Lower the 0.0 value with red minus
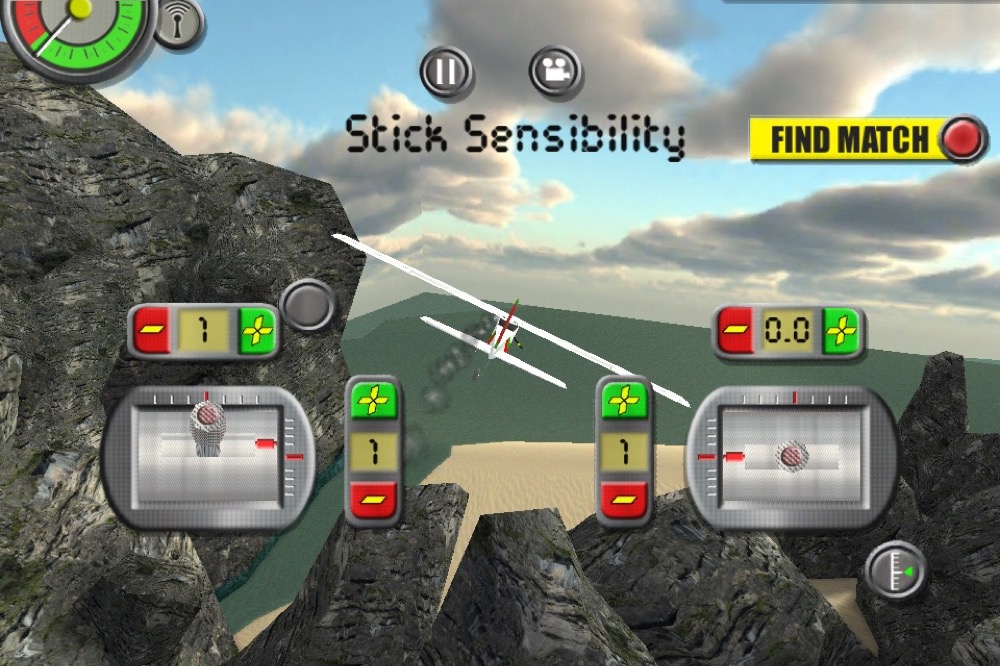The image size is (1000, 666). tap(735, 331)
